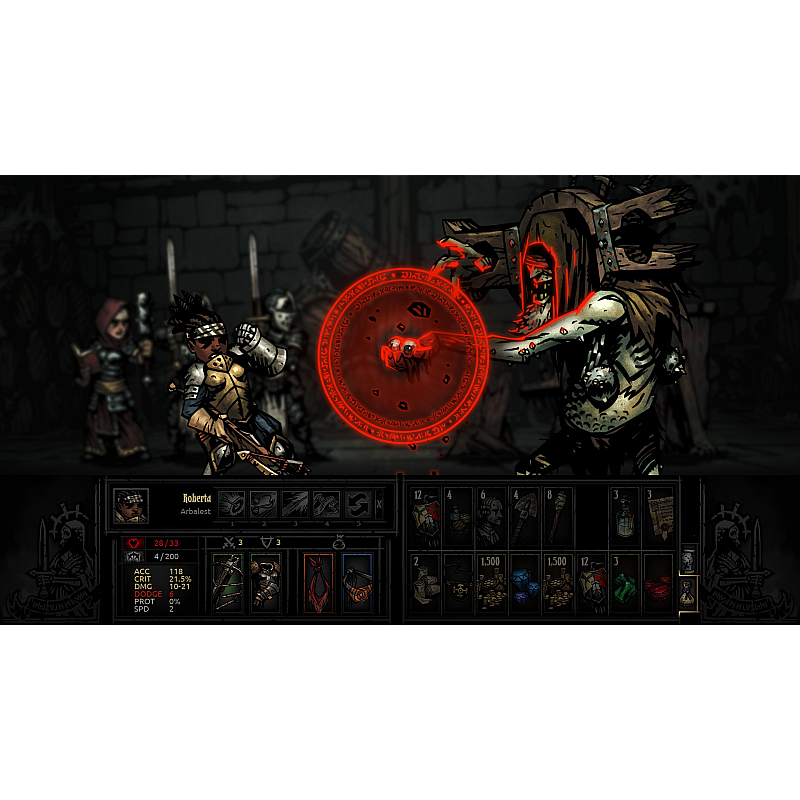Switch to the map tab
Screen dimensions: 800x800
[x=688, y=559]
